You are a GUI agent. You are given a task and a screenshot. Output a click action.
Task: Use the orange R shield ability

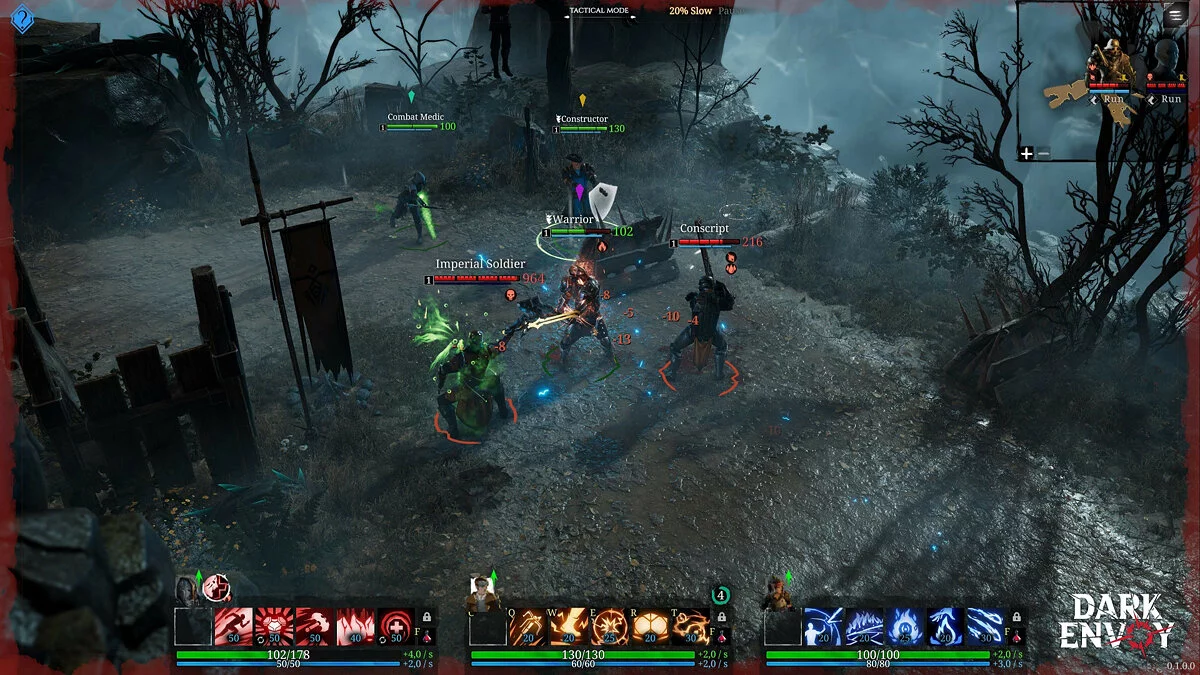point(649,626)
